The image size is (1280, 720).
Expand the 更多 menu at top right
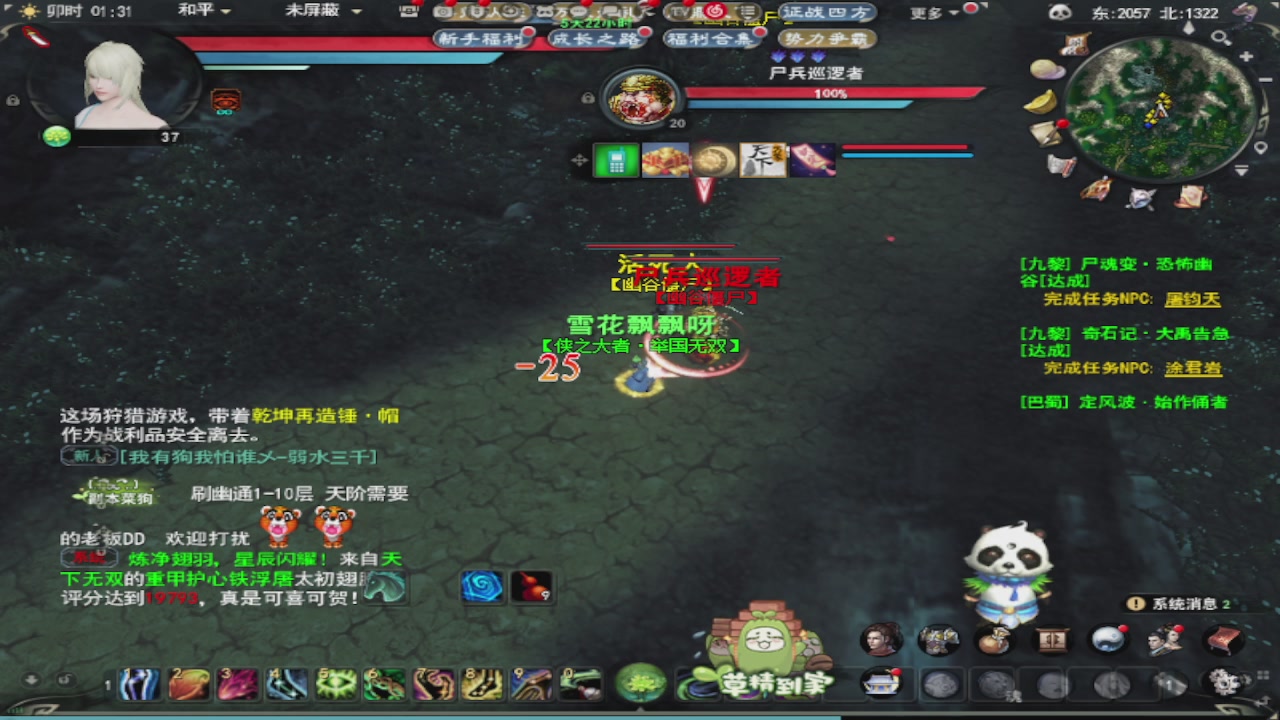coord(926,10)
